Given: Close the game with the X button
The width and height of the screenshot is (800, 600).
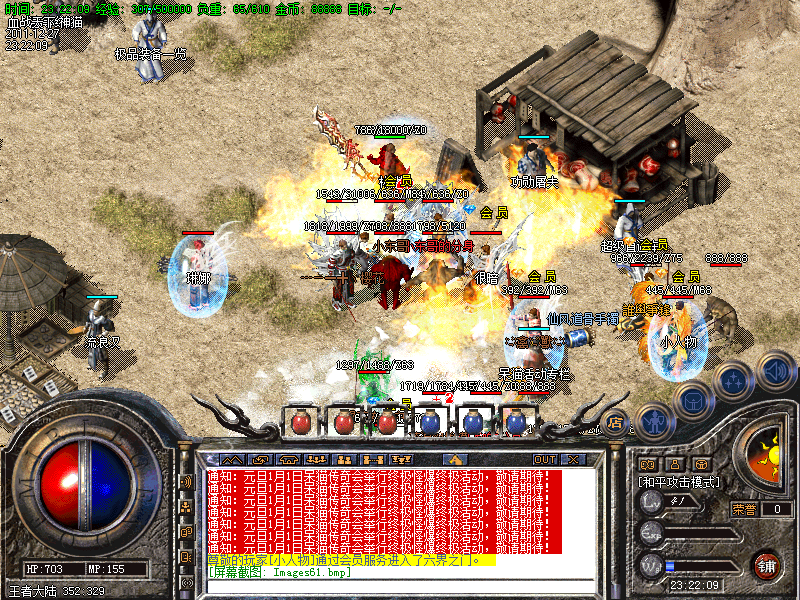Looking at the screenshot, I should [573, 459].
